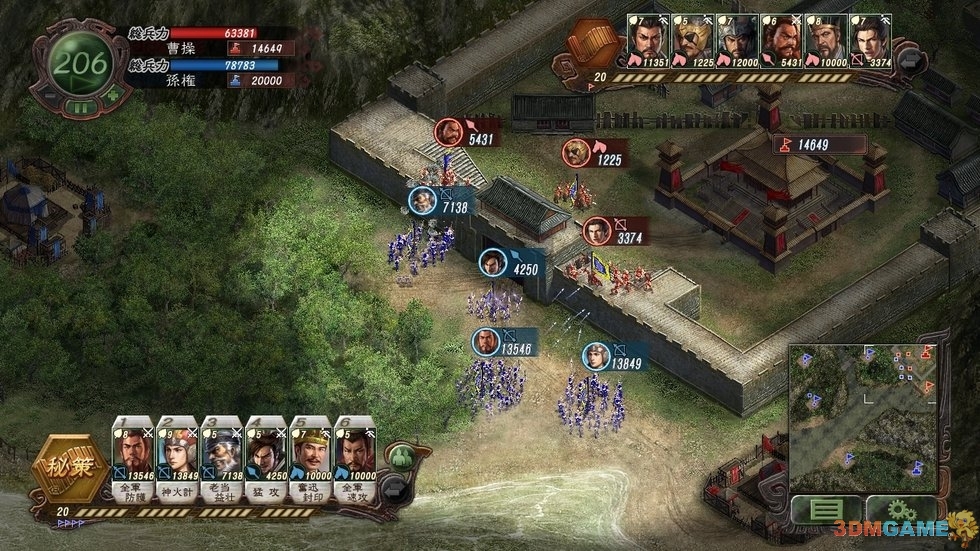Screen dimensions: 980x551
Task: Toggle the swap arrows beside enemy officer portraits
Action: (x=912, y=61)
